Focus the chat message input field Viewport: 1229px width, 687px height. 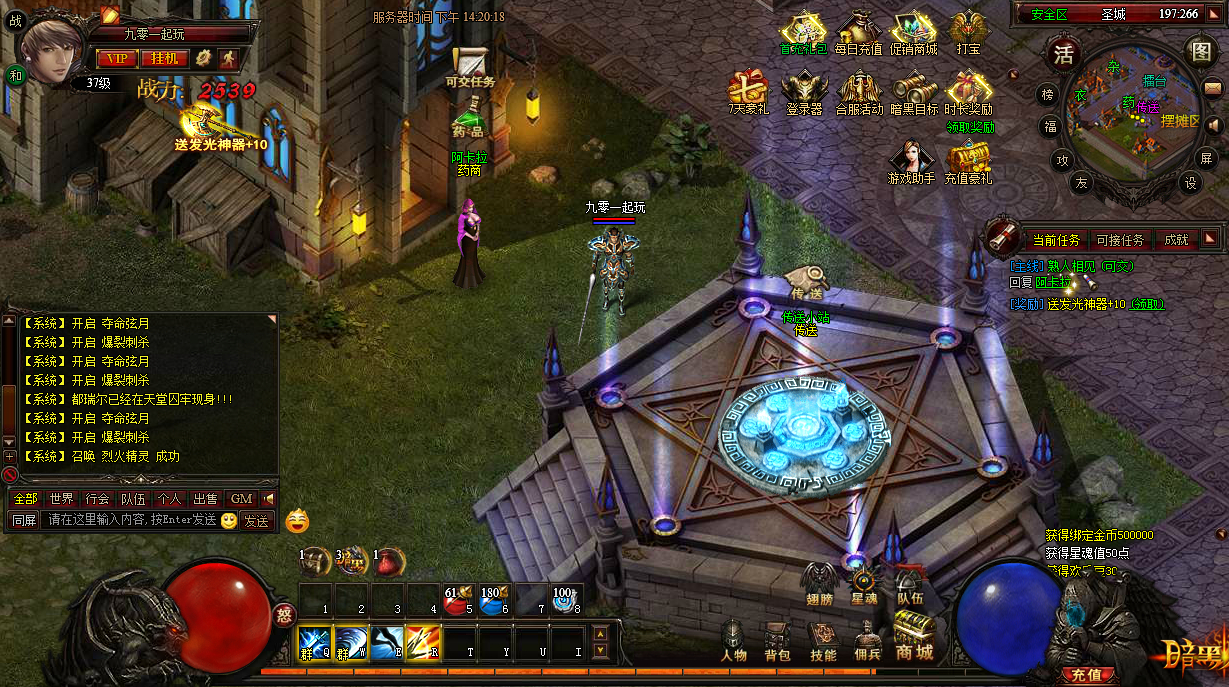(130, 520)
